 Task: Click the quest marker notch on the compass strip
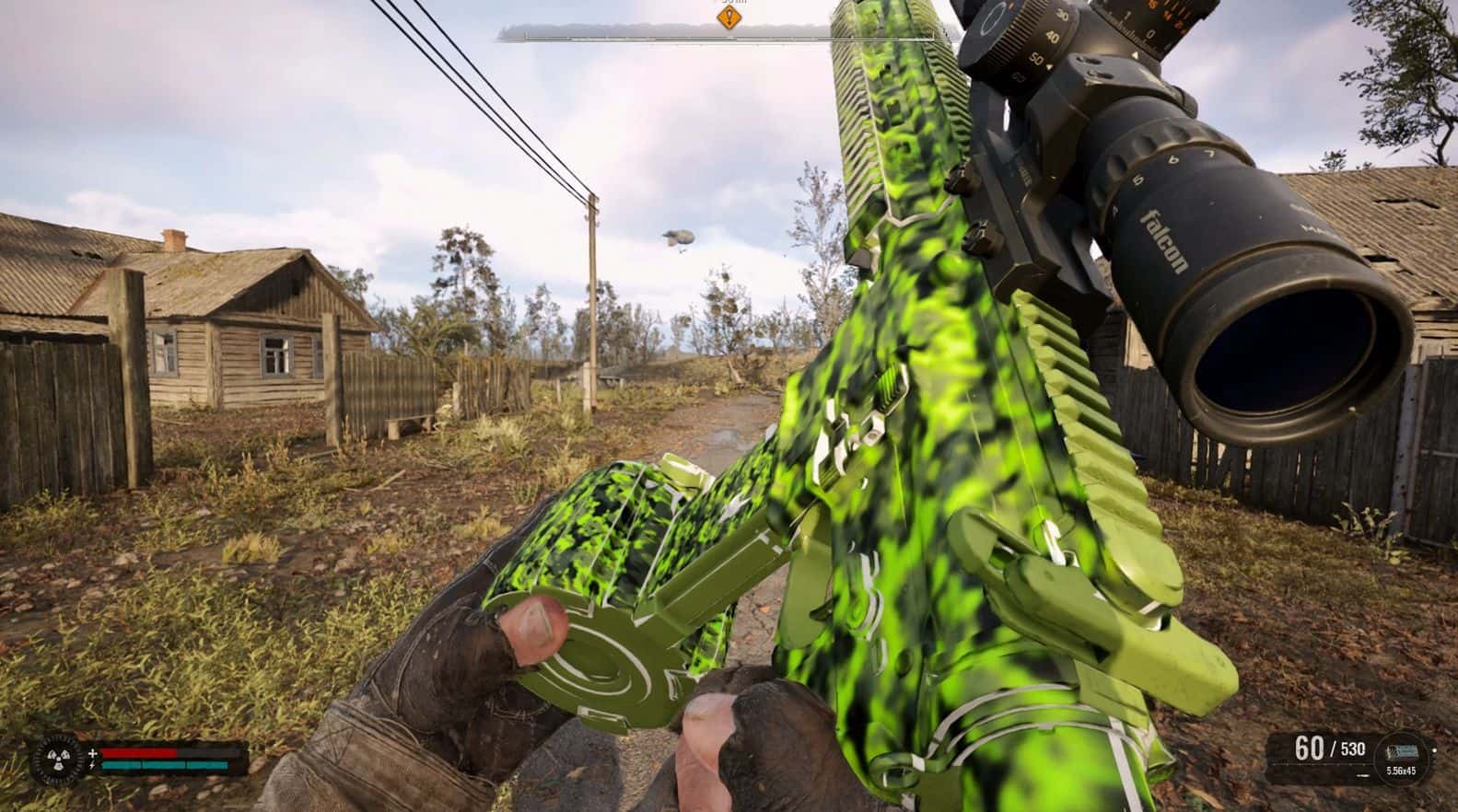pos(729,40)
